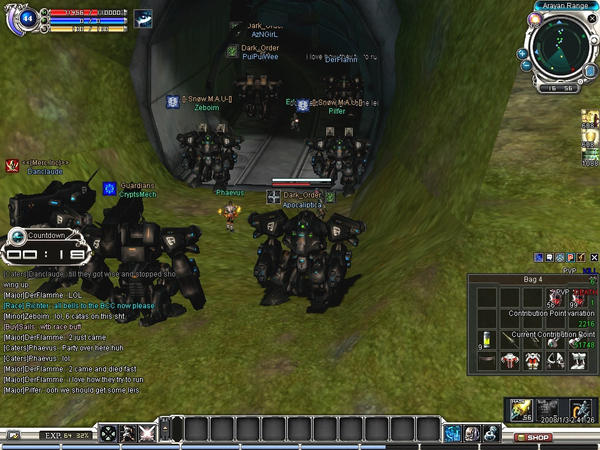Click the blue square icon above the bag
600x450 pixels.
[x=539, y=257]
